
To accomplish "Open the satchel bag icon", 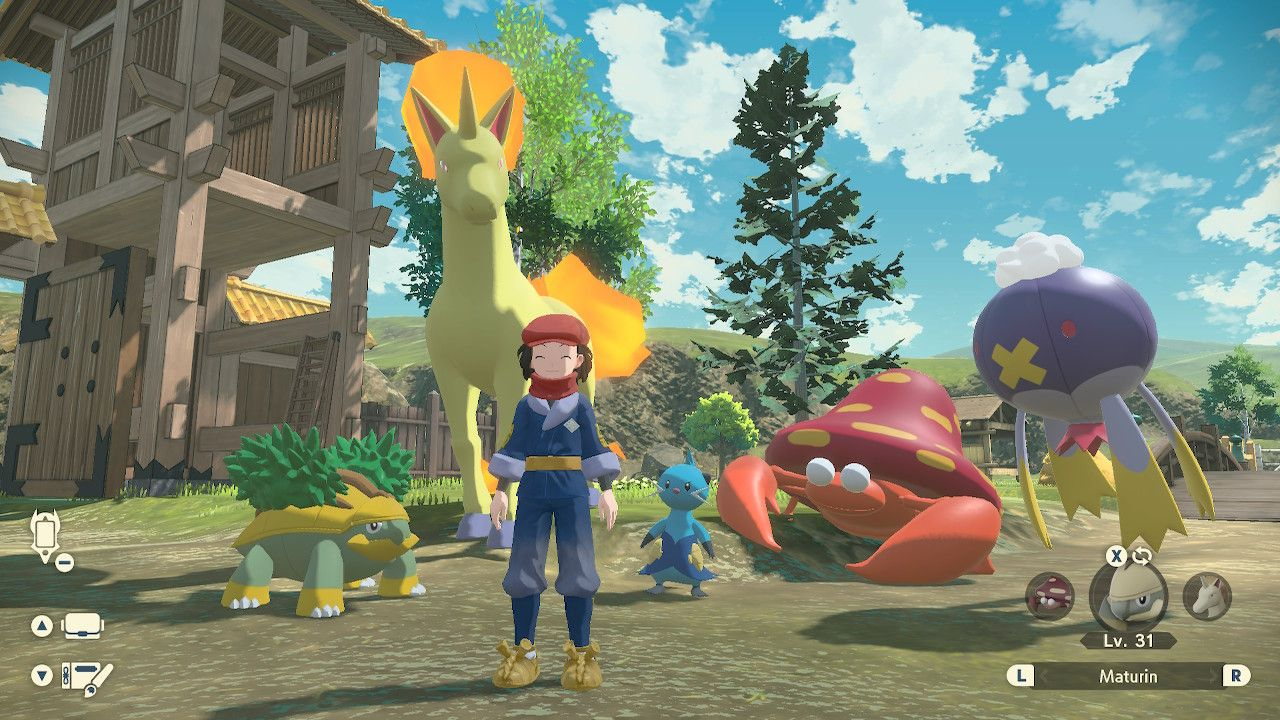I will 84,627.
